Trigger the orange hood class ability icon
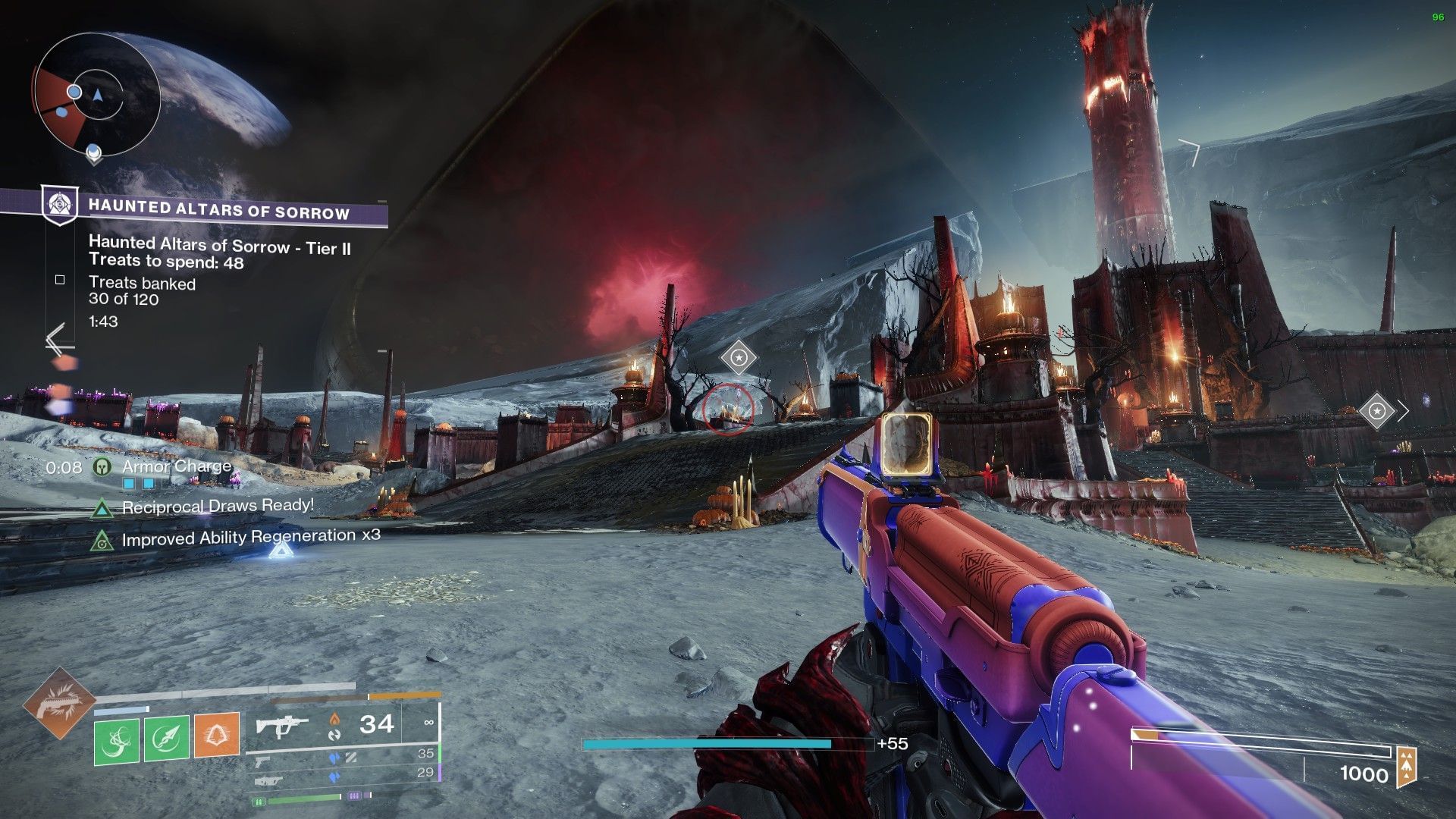This screenshot has height=819, width=1456. [x=217, y=736]
